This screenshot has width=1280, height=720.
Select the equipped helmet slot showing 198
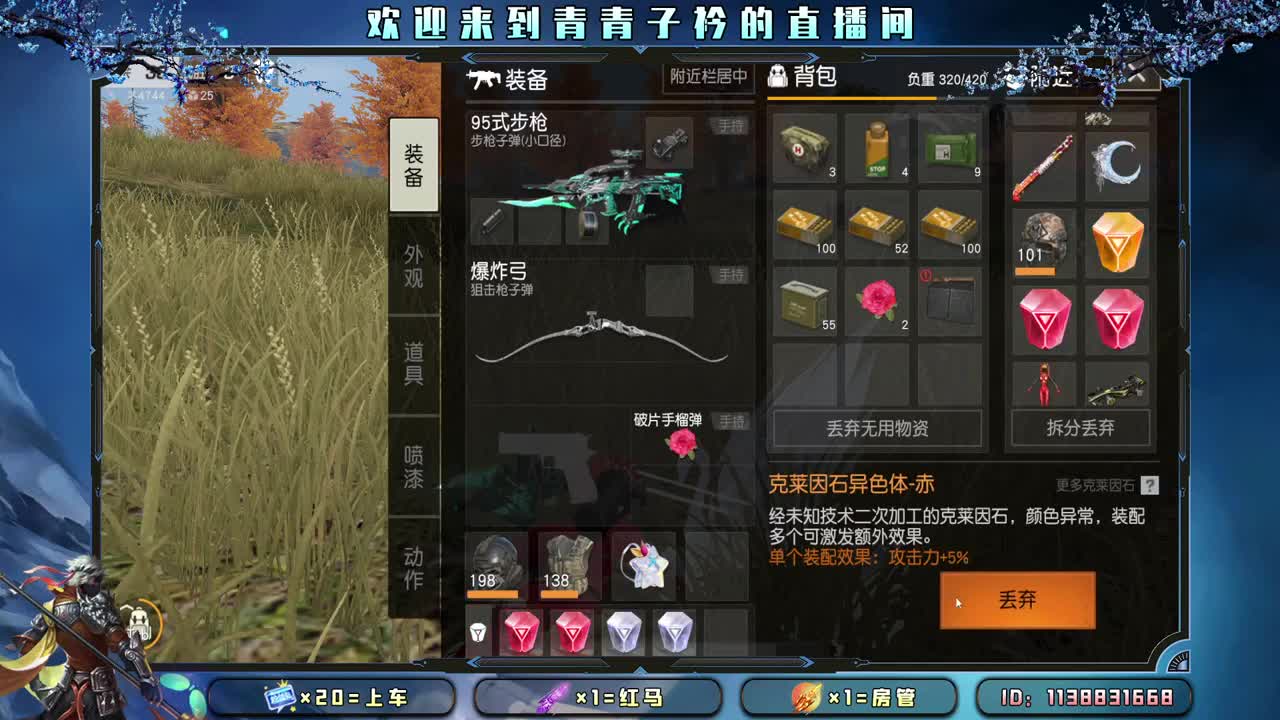click(x=493, y=560)
